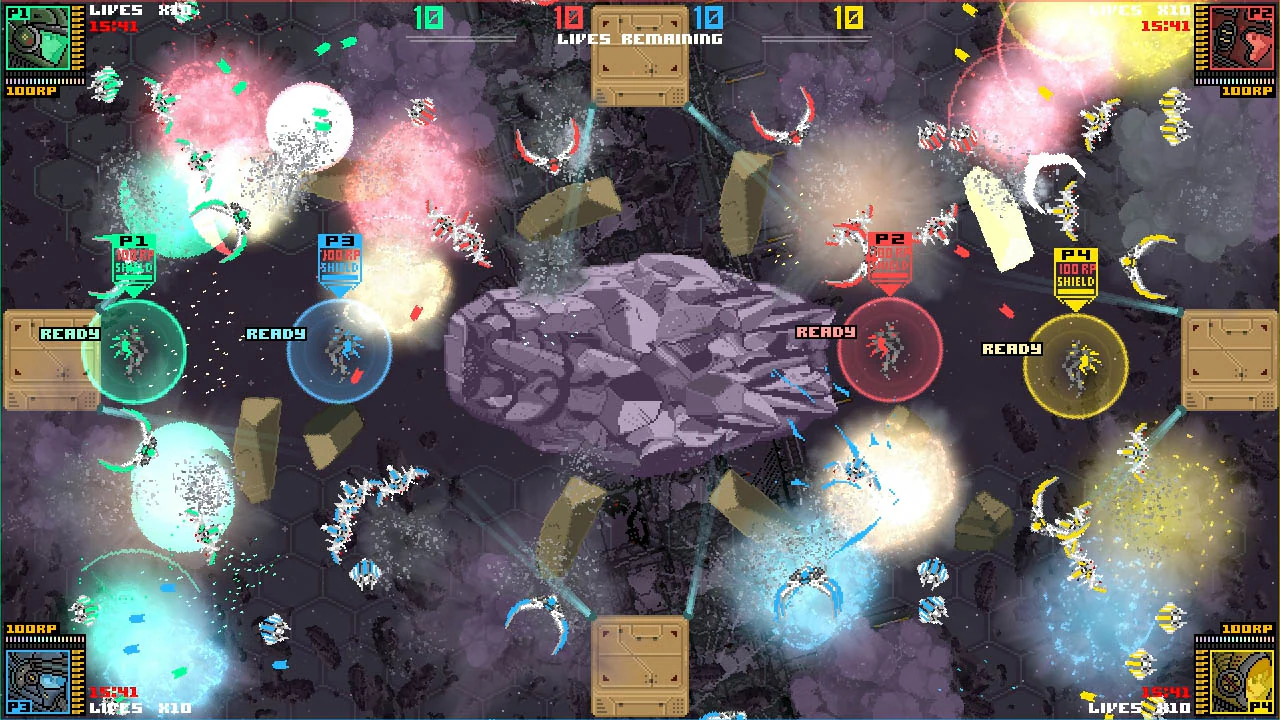Click the red 15:41 timer in top-right
The height and width of the screenshot is (720, 1280).
click(1164, 24)
